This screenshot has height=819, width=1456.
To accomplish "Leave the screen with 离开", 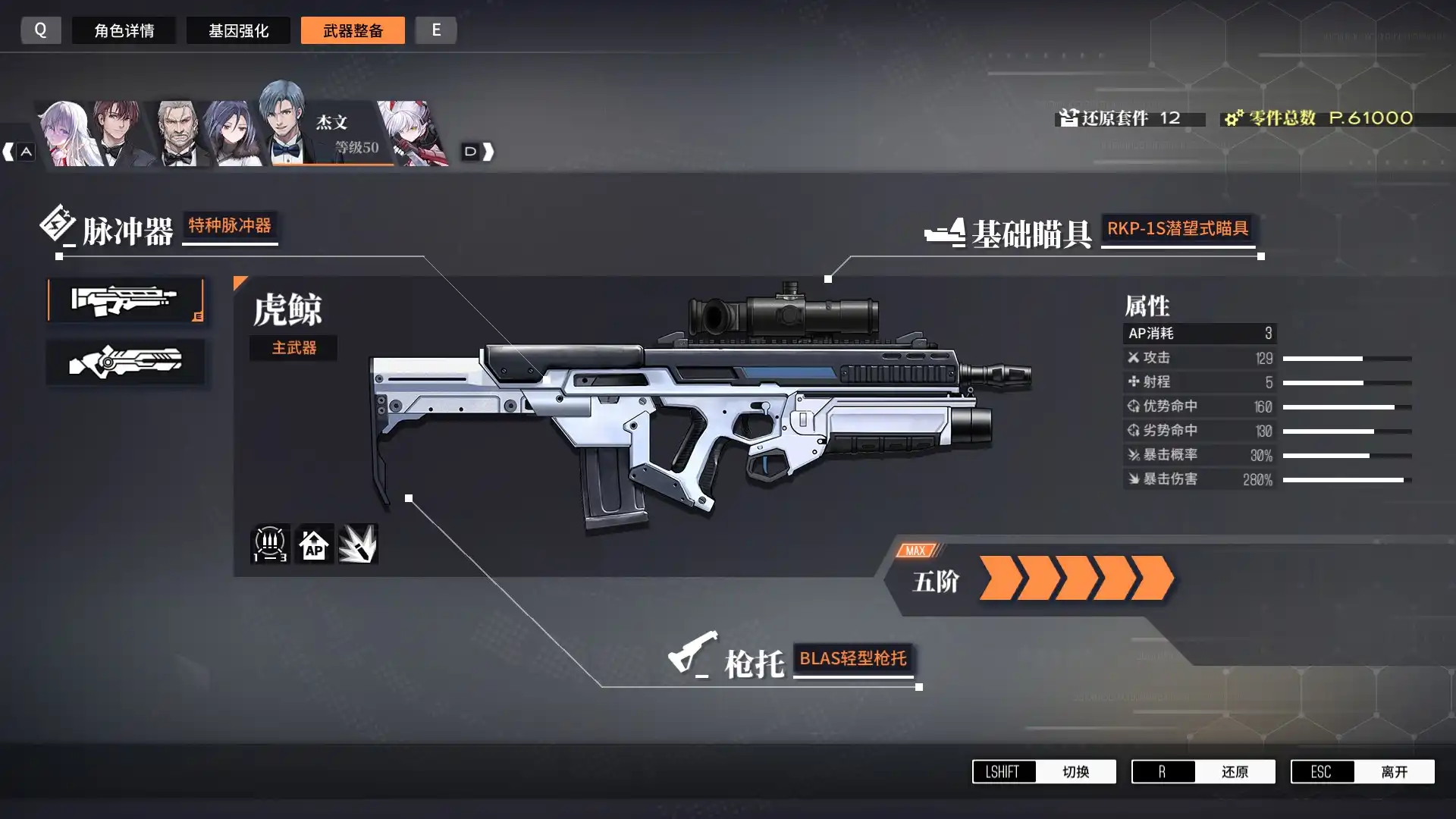I will [x=1362, y=771].
